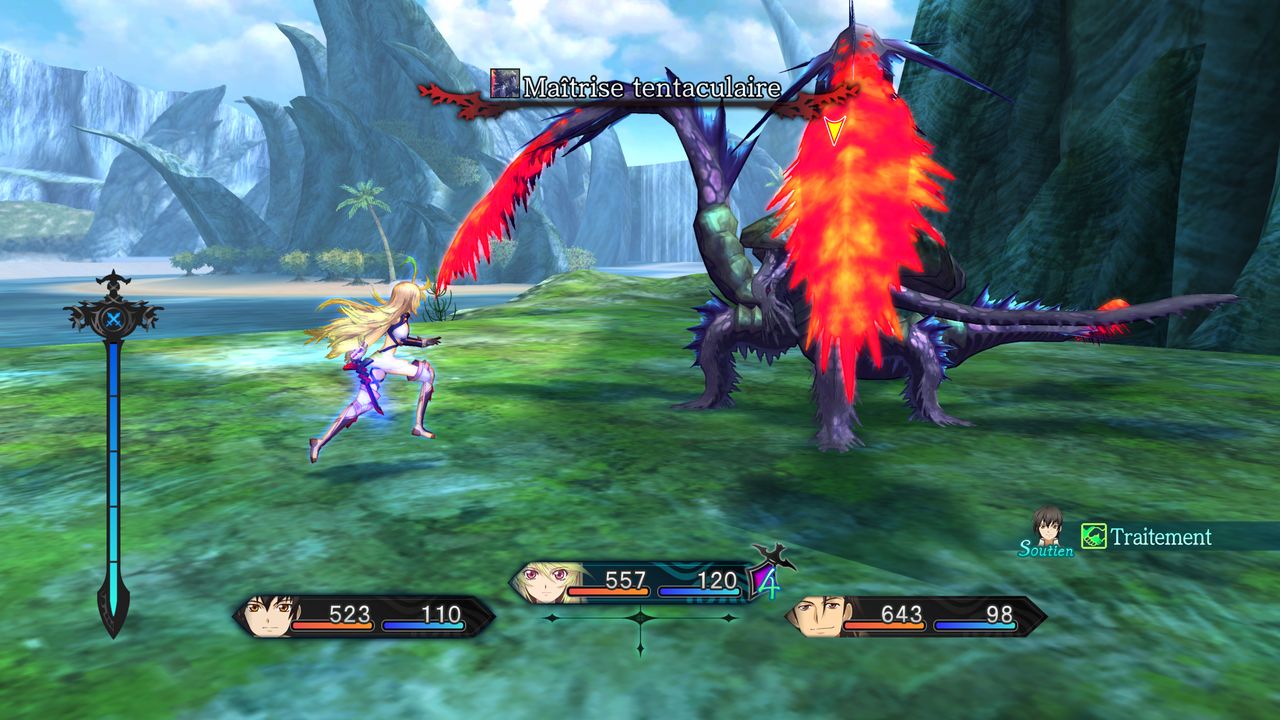Select the emblem atop the blue link gauge
Screen dimensions: 1280x720
[x=114, y=318]
